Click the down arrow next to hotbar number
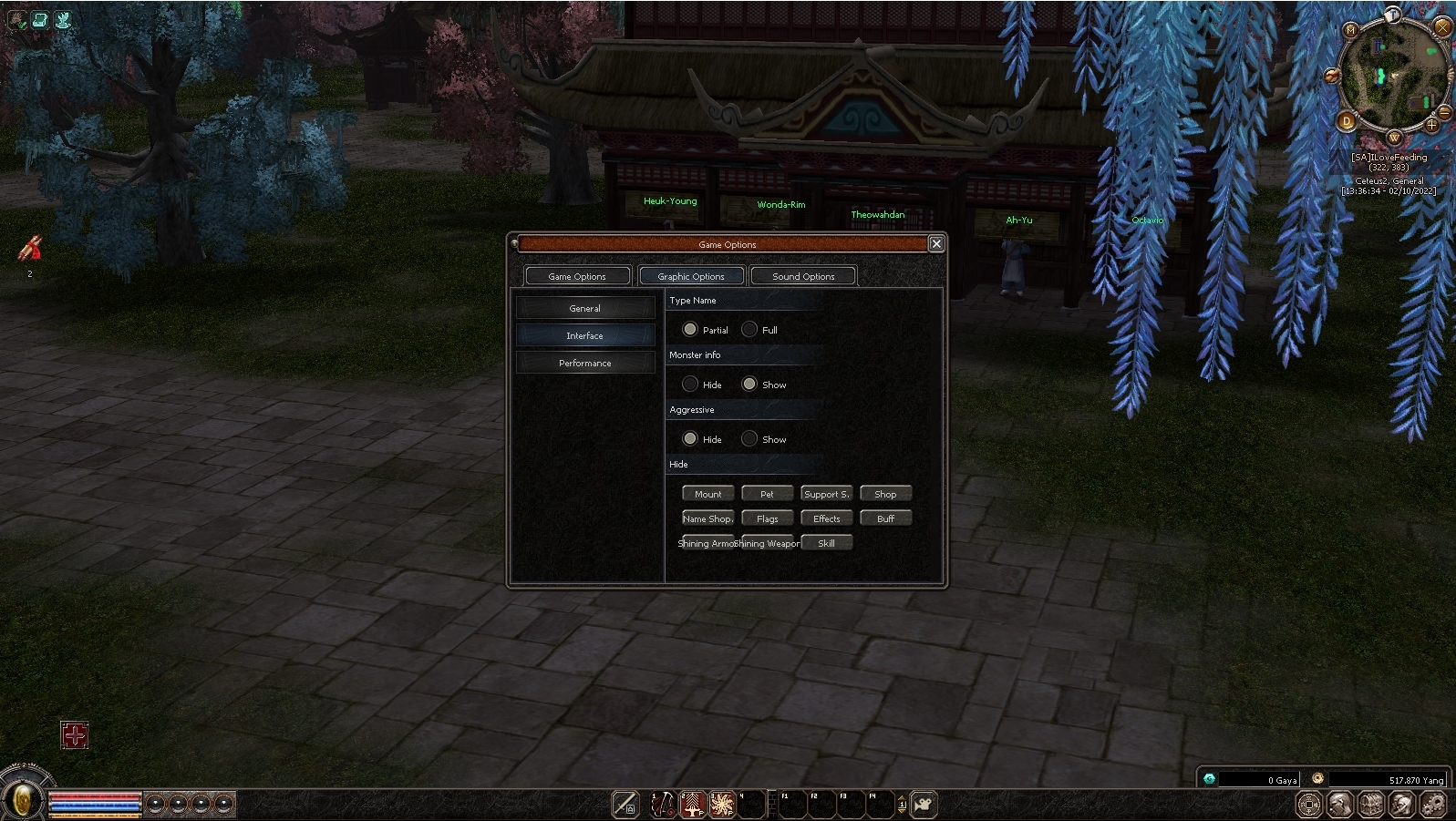The image size is (1456, 821). (x=902, y=812)
